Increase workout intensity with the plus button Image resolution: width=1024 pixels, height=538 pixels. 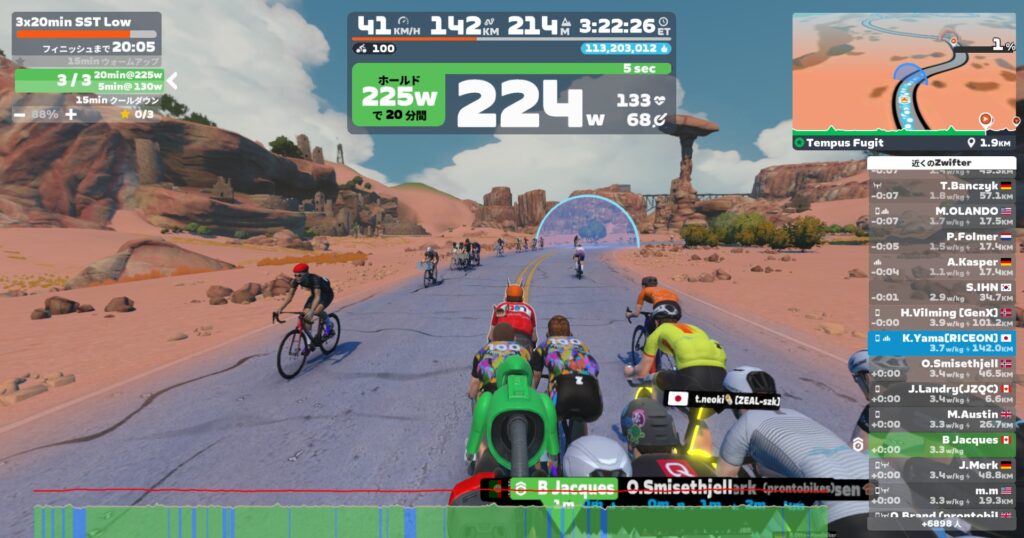pos(70,114)
